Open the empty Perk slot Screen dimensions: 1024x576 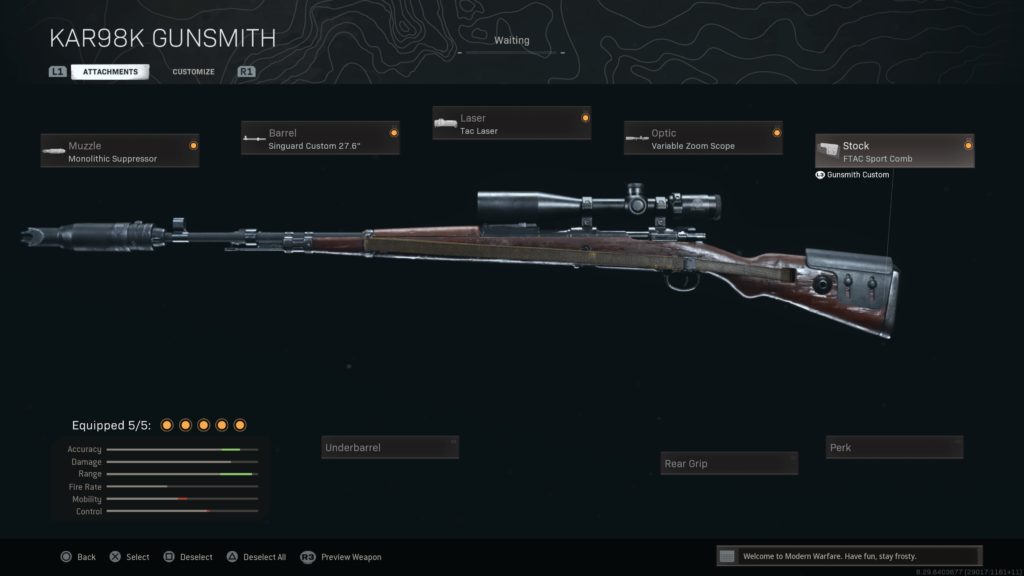coord(894,447)
